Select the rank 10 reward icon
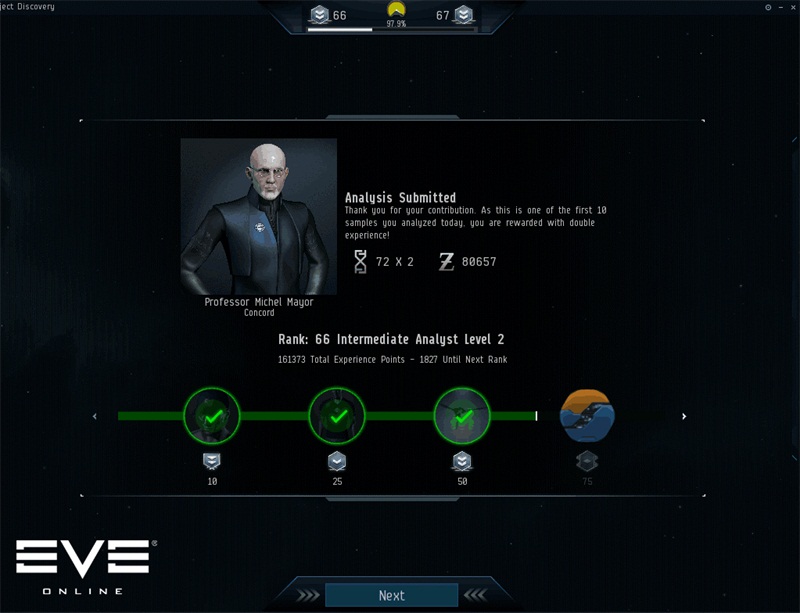Screen dimensions: 800x613 (x=212, y=416)
